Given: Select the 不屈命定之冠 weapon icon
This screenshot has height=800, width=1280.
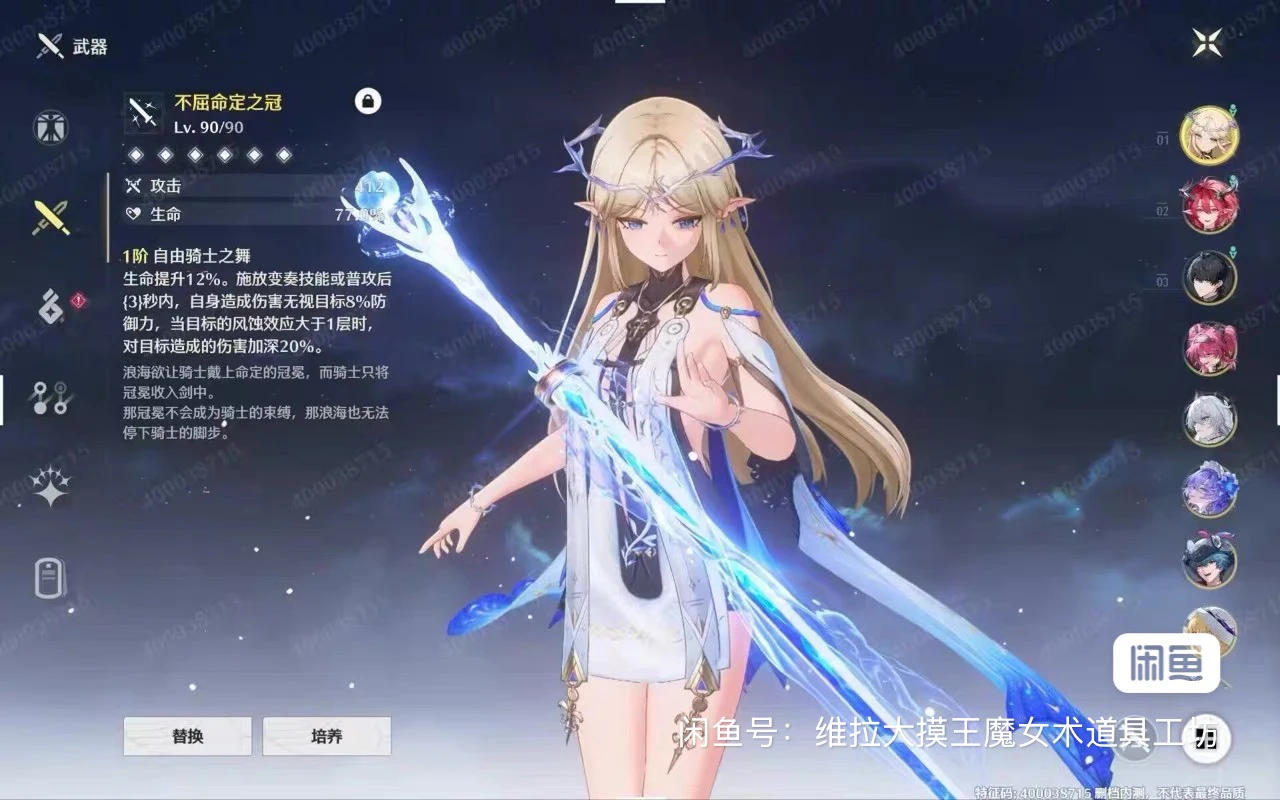Looking at the screenshot, I should 144,114.
